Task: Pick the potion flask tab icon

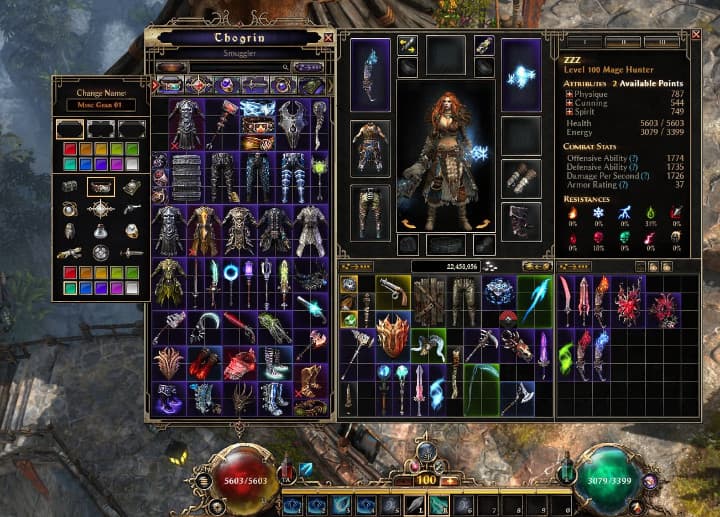Action: tap(100, 232)
